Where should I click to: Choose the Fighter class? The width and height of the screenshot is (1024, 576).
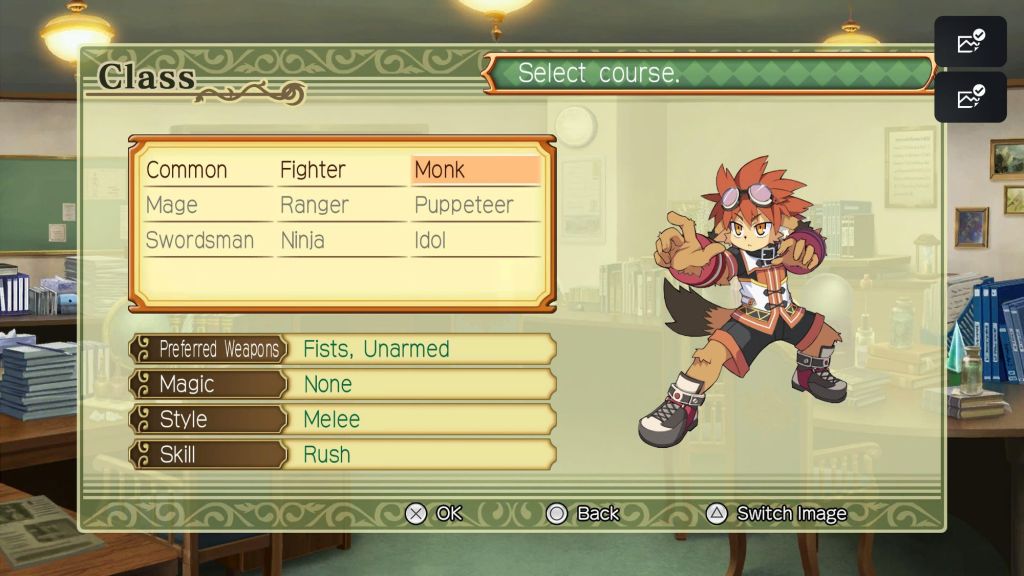click(313, 170)
